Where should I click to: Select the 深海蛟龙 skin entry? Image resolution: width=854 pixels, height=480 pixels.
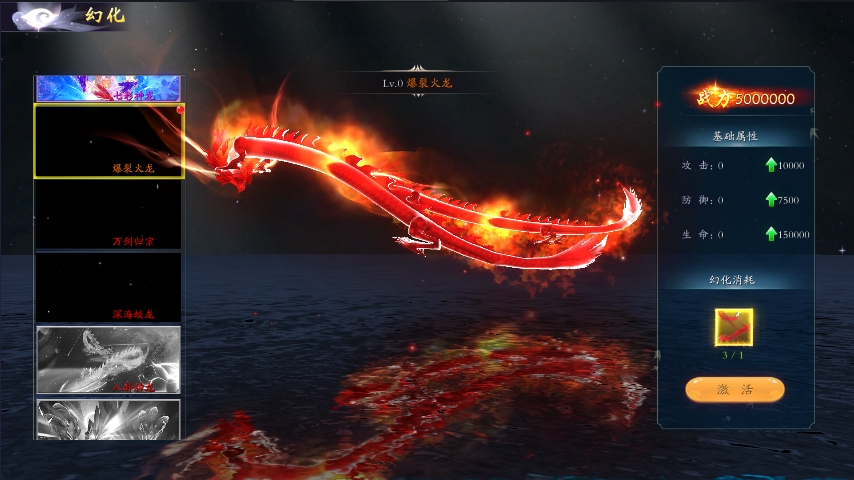[109, 287]
